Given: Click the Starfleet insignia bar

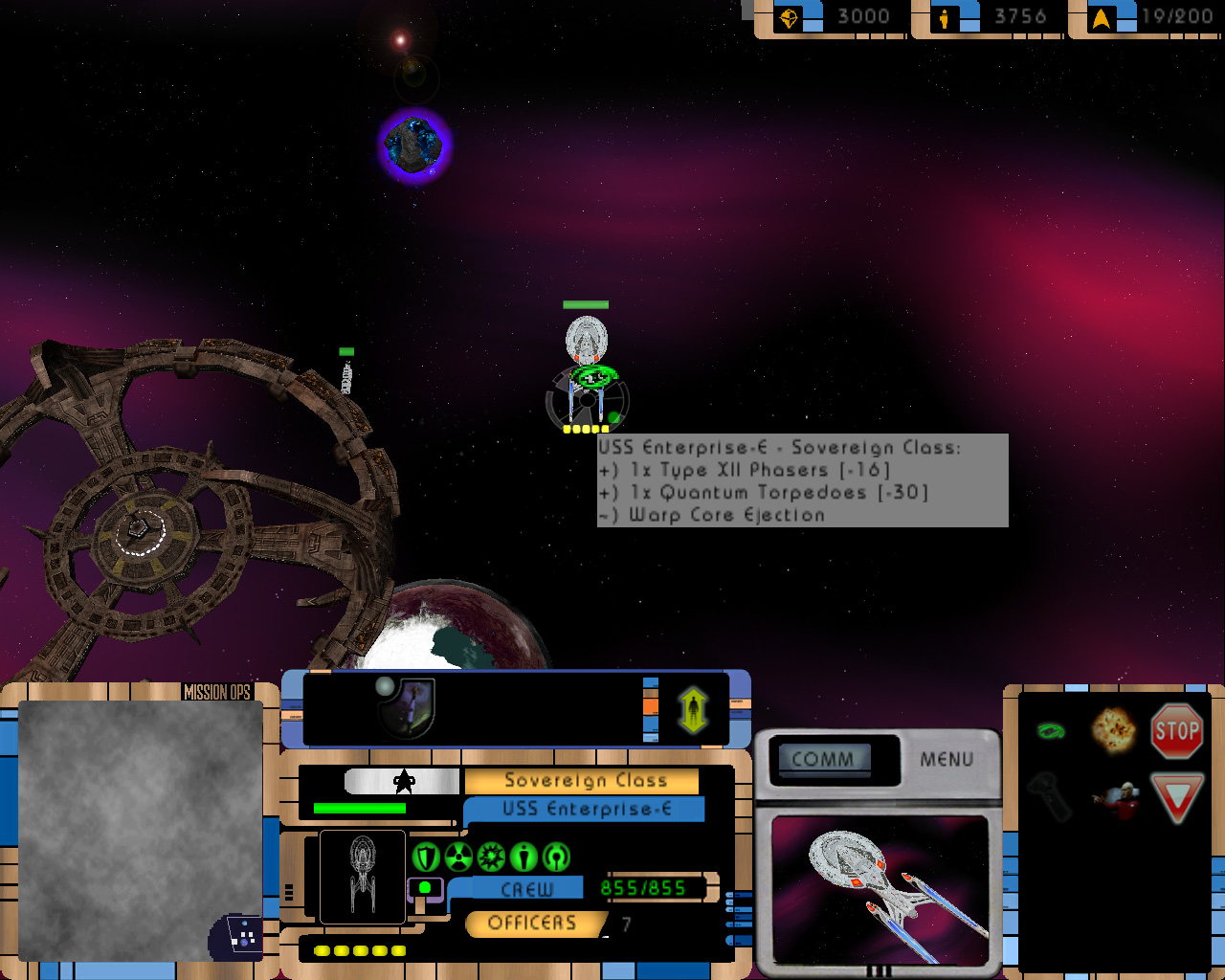Looking at the screenshot, I should click(x=402, y=782).
